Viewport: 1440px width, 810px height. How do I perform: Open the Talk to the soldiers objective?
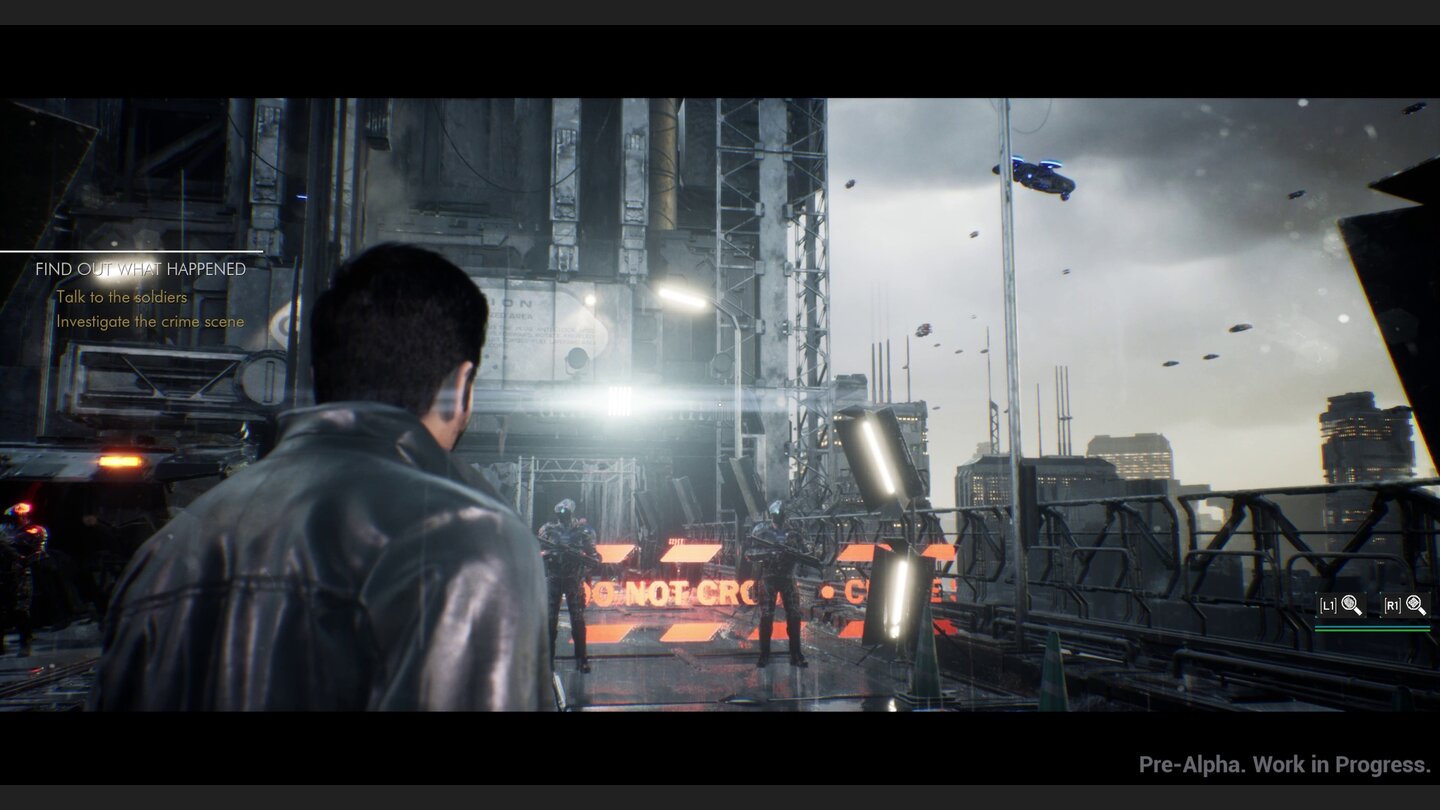122,297
